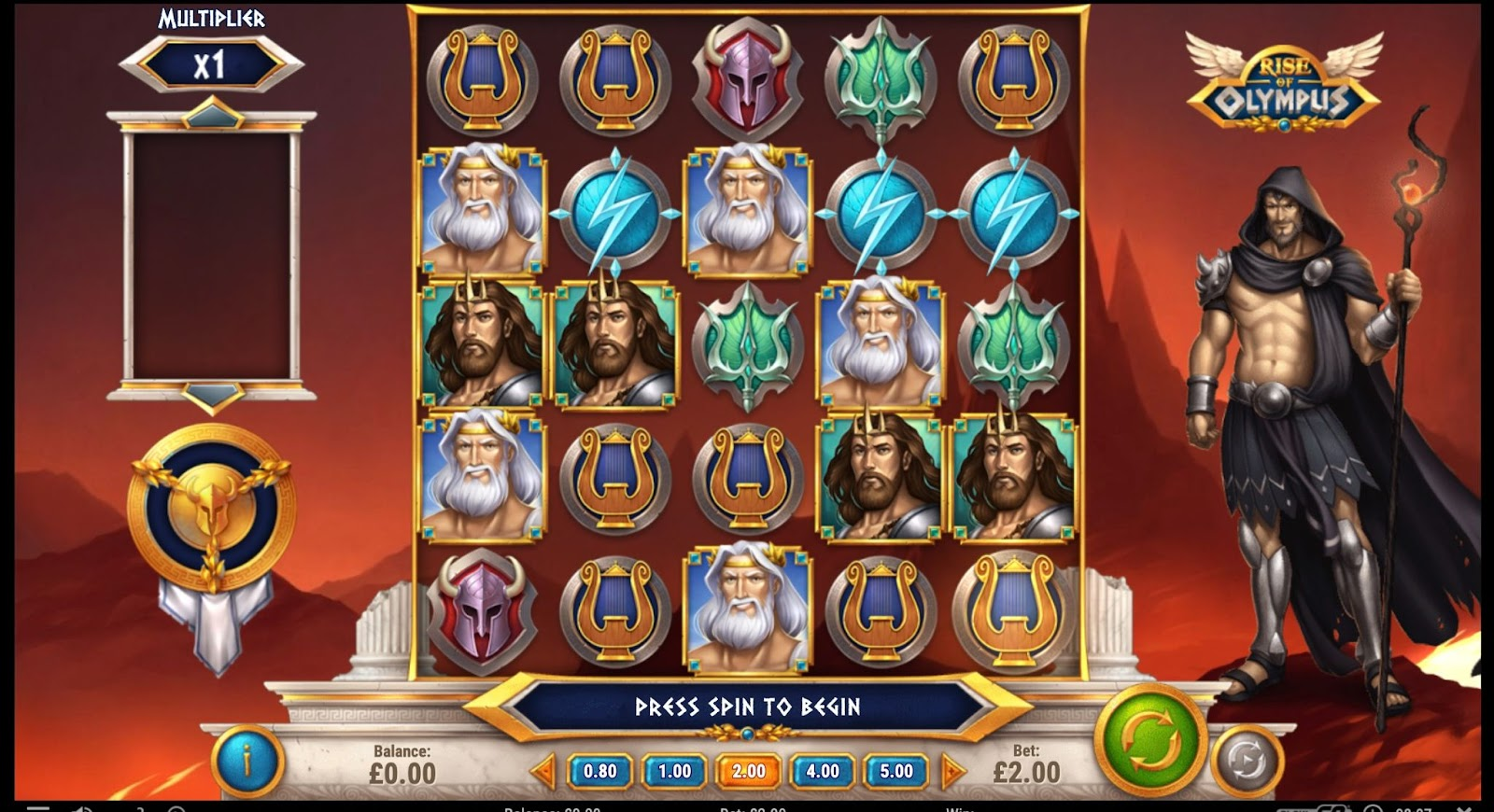The image size is (1494, 812).
Task: Open the game info paytable
Action: (x=247, y=761)
